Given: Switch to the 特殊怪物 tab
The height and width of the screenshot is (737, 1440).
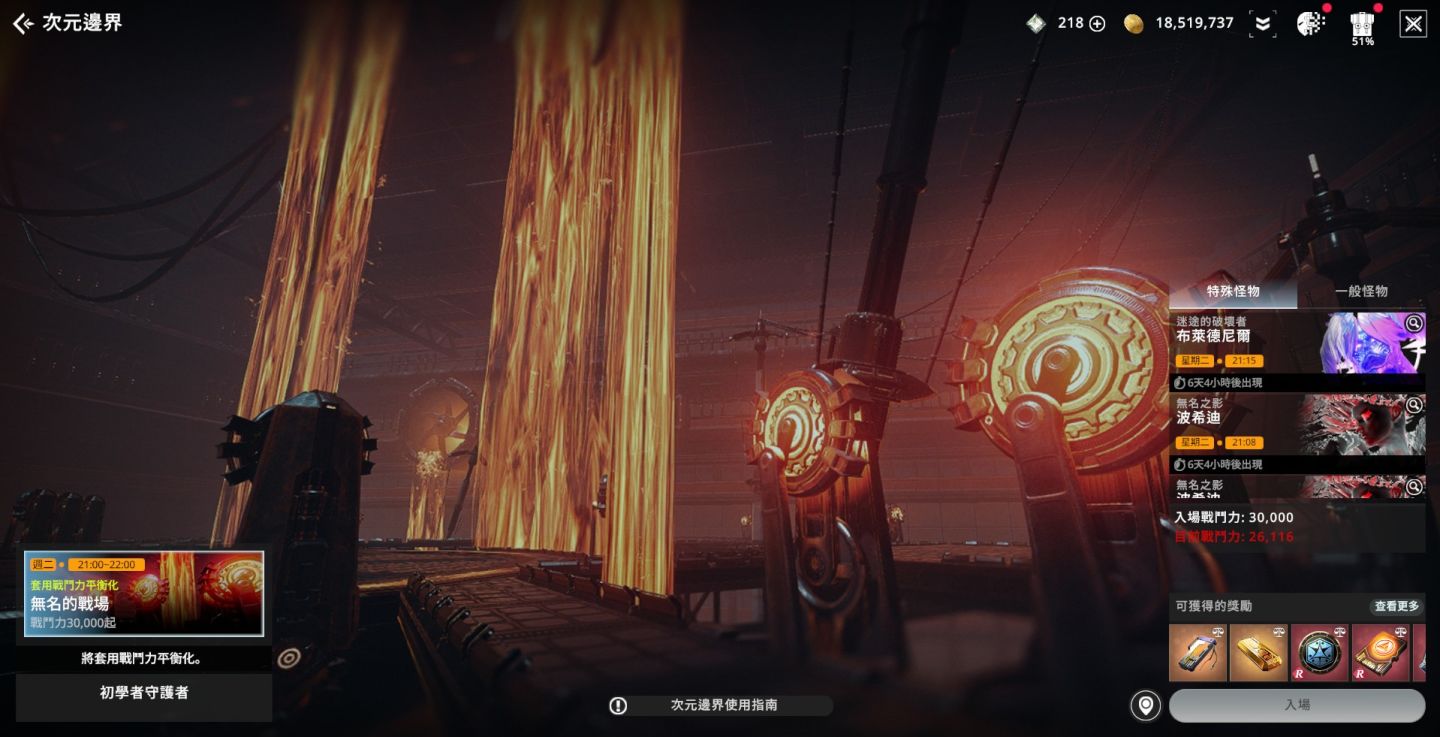Looking at the screenshot, I should click(1233, 292).
